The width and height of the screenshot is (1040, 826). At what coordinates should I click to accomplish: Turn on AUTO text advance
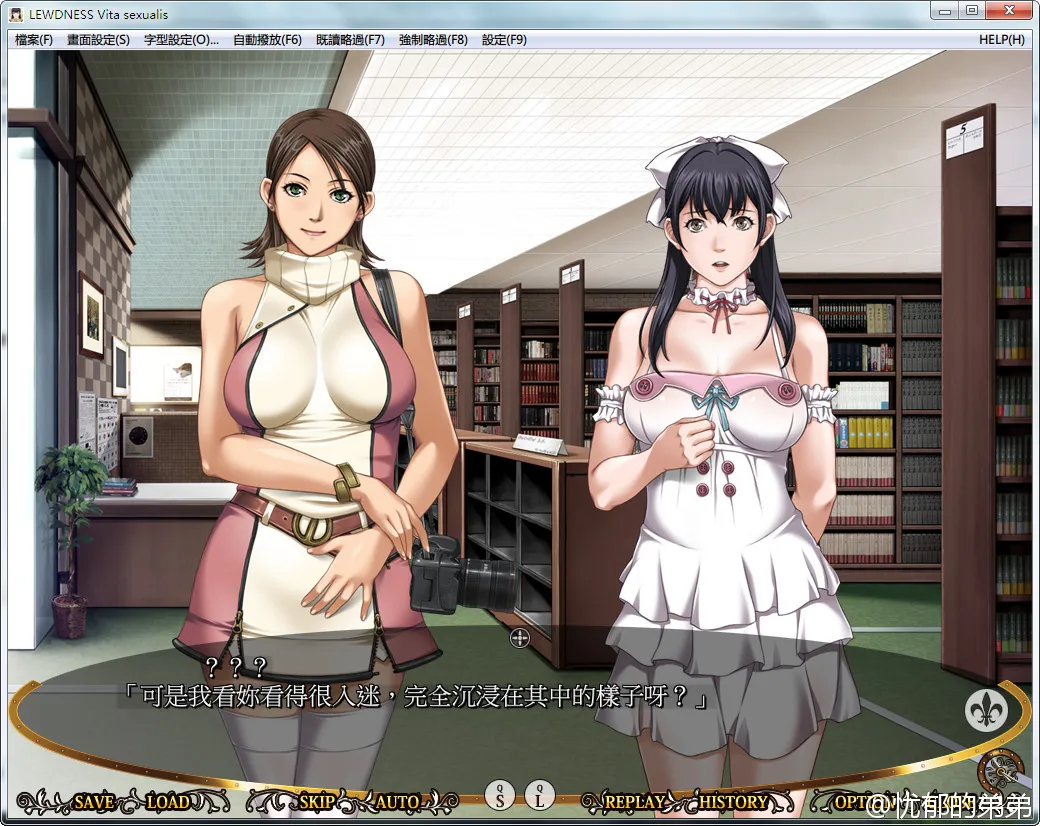pos(397,802)
